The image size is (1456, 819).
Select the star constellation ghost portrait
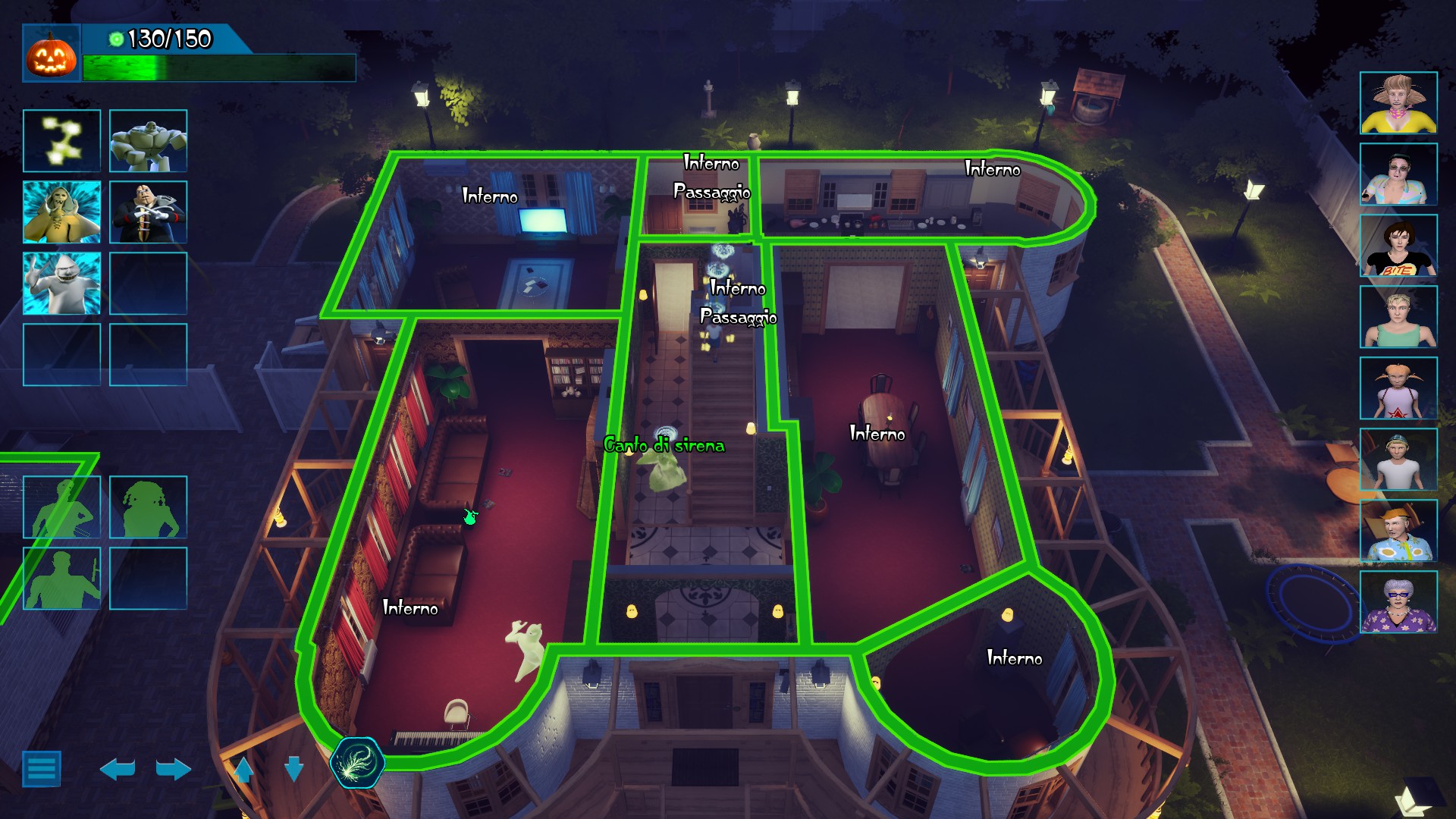pos(61,141)
